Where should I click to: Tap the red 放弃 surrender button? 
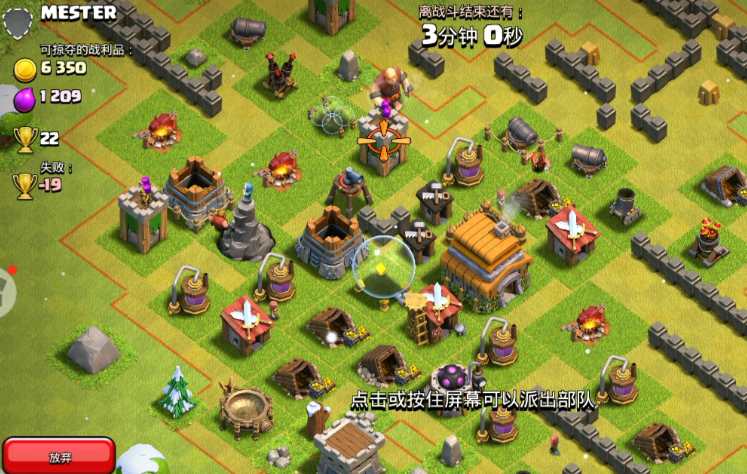[x=60, y=457]
